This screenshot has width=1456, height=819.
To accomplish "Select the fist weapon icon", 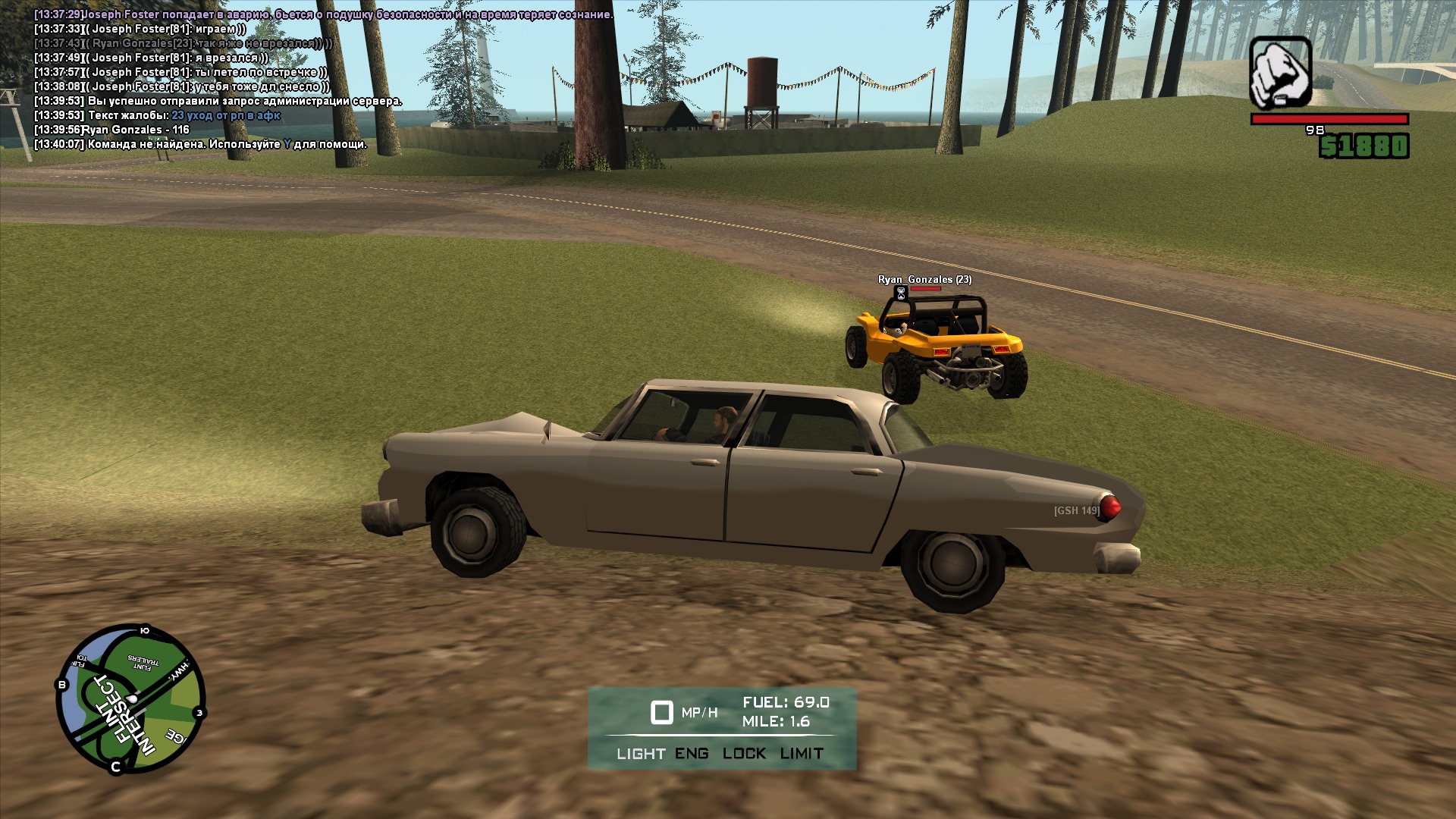I will (x=1281, y=73).
